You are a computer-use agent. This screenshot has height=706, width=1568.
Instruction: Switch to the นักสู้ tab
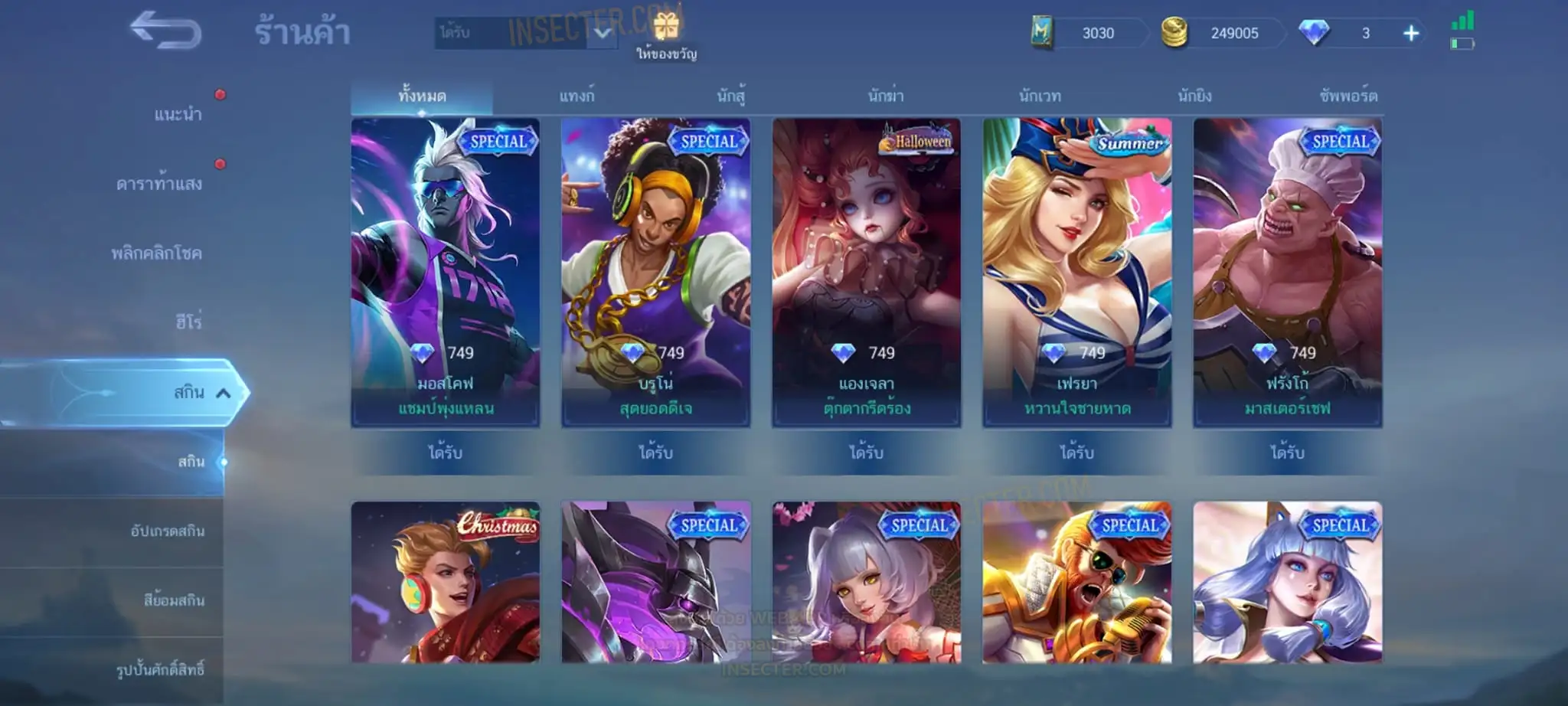[731, 96]
